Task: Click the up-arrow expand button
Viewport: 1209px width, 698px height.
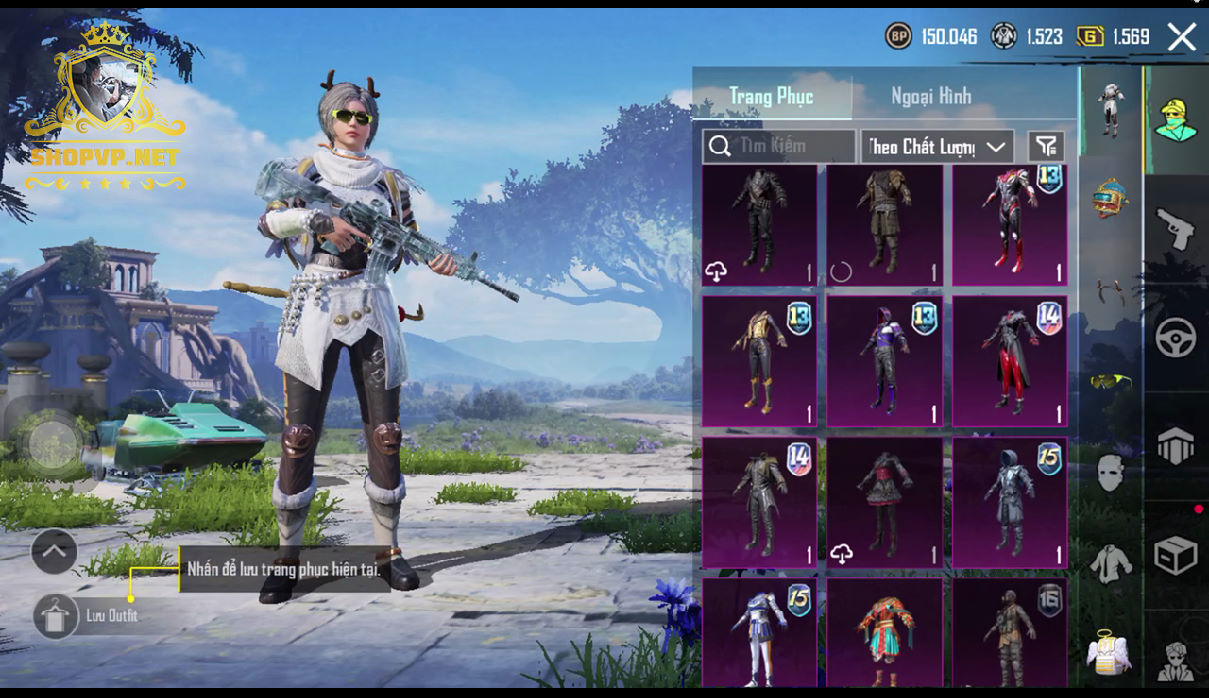Action: tap(54, 550)
